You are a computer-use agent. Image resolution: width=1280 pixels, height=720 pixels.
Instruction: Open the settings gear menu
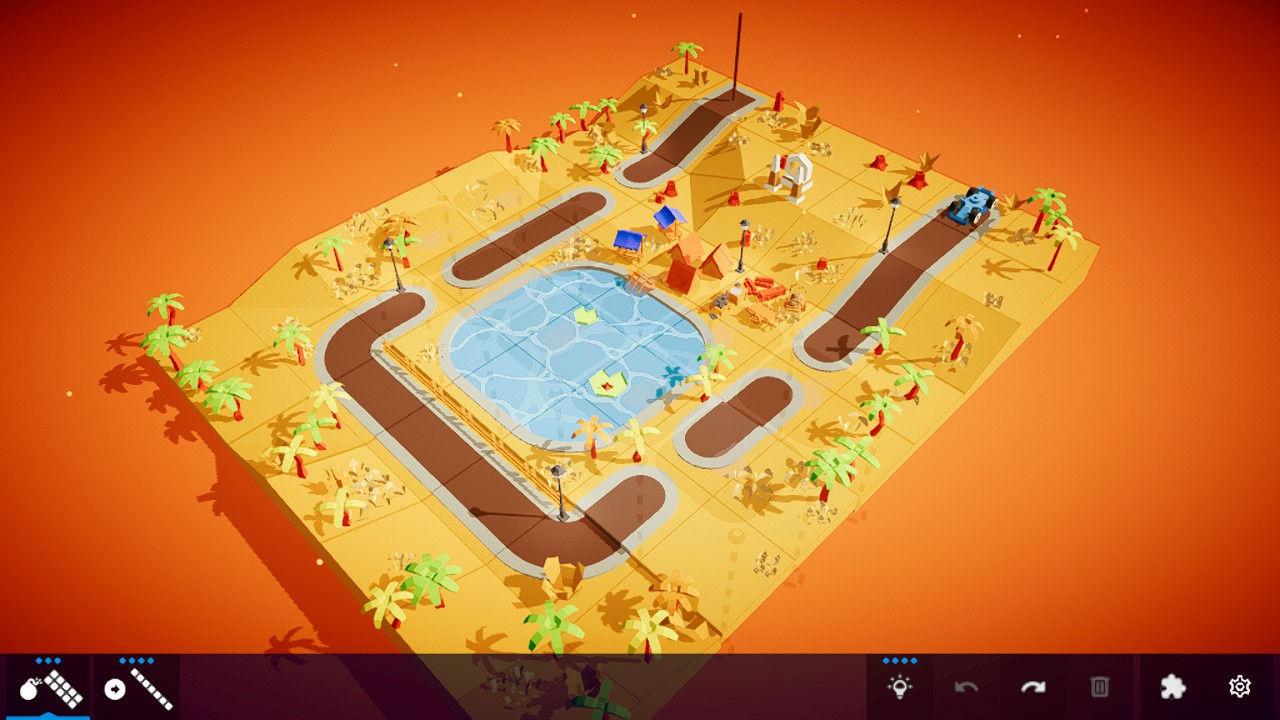(x=1239, y=687)
